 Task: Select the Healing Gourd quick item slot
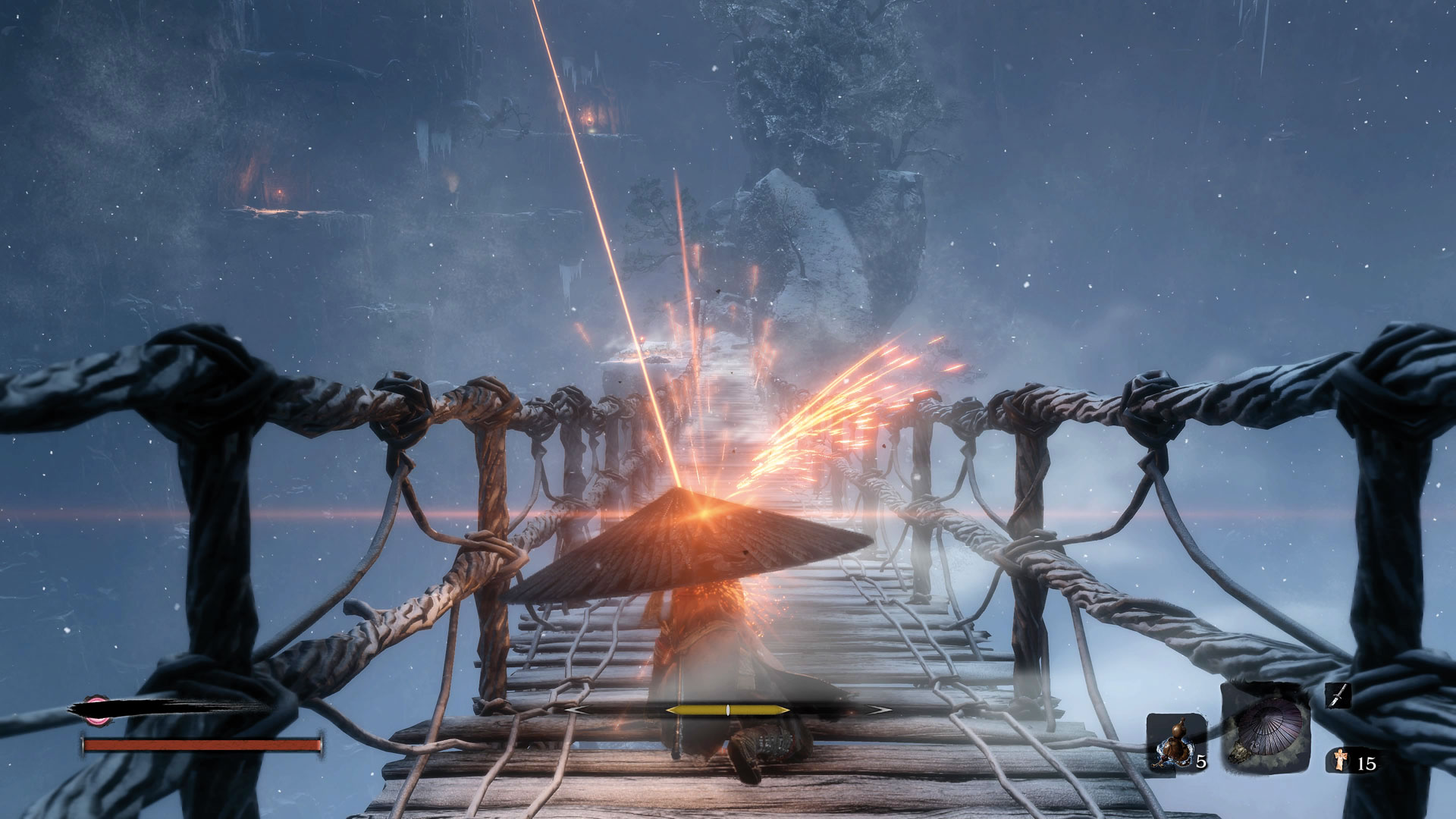1175,743
